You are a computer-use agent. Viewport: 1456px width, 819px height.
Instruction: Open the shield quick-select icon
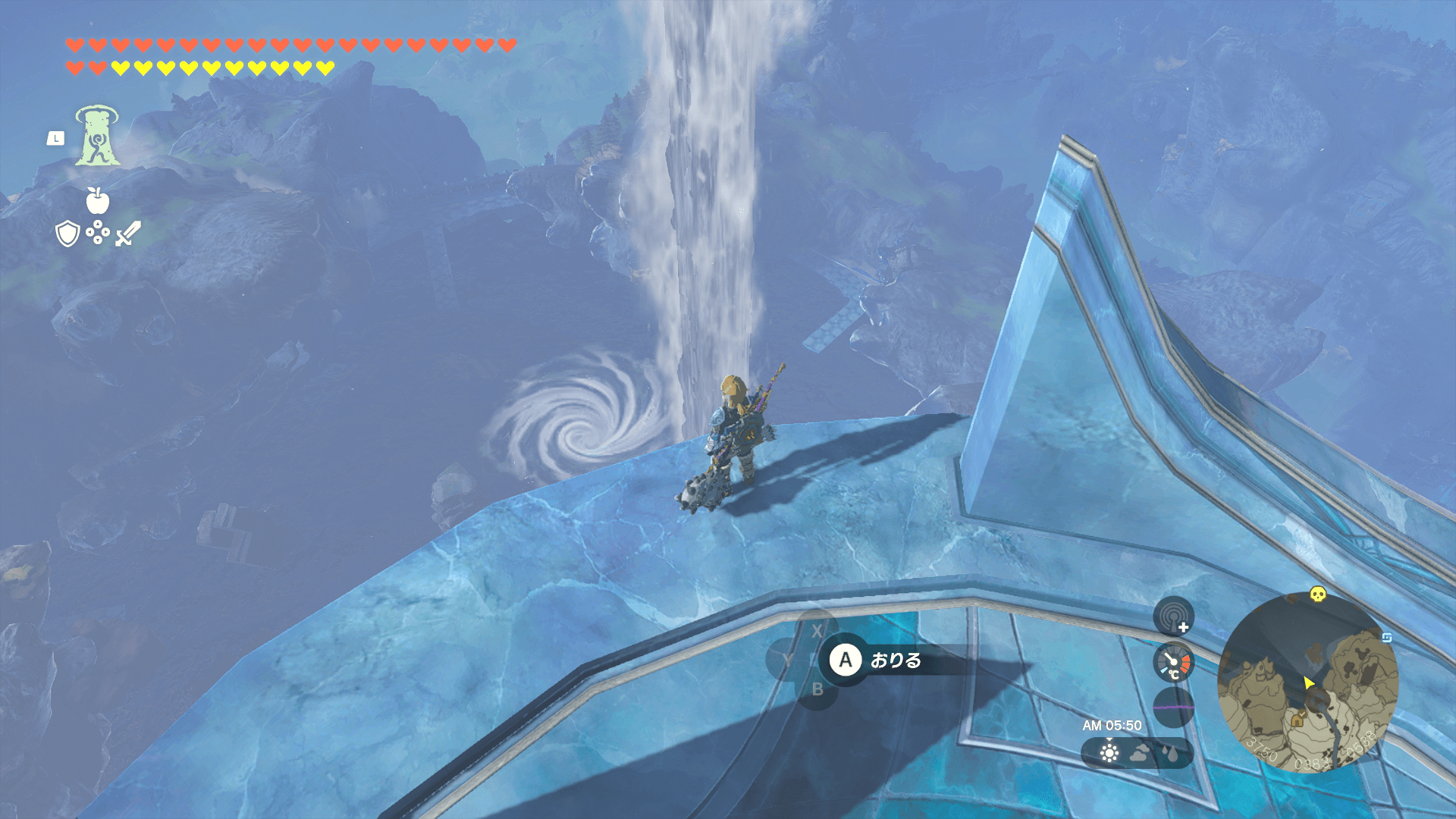[68, 234]
